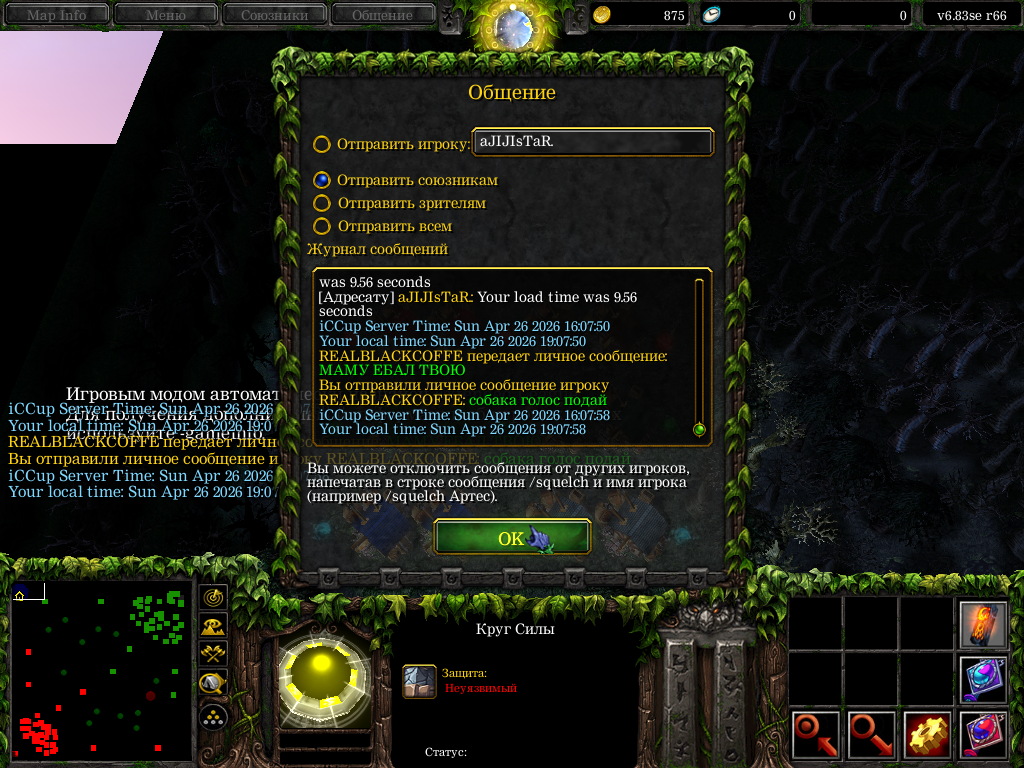Click the message log scrollbar handle
Viewport: 1024px width, 768px height.
coord(699,429)
